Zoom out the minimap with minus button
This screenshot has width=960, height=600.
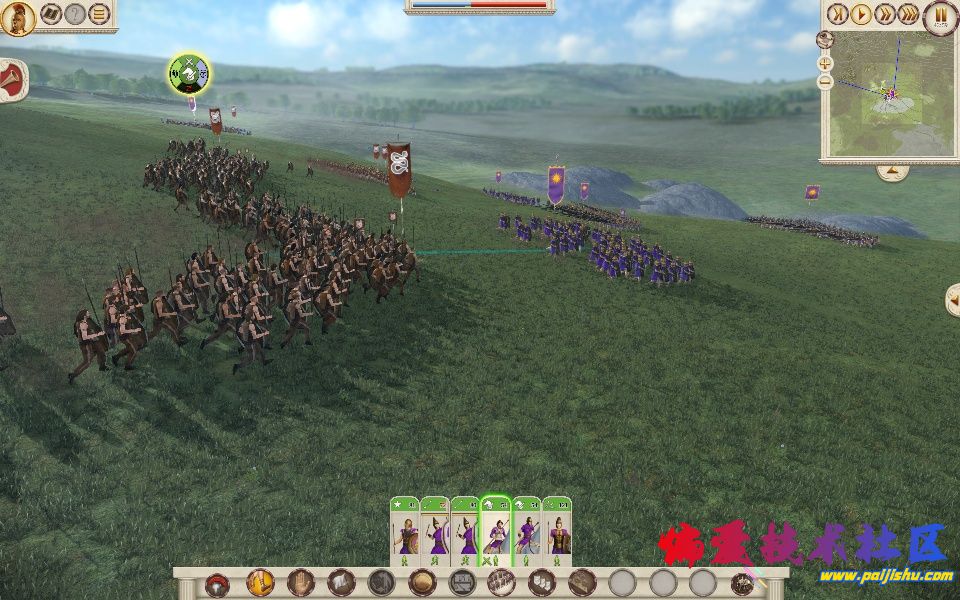825,81
